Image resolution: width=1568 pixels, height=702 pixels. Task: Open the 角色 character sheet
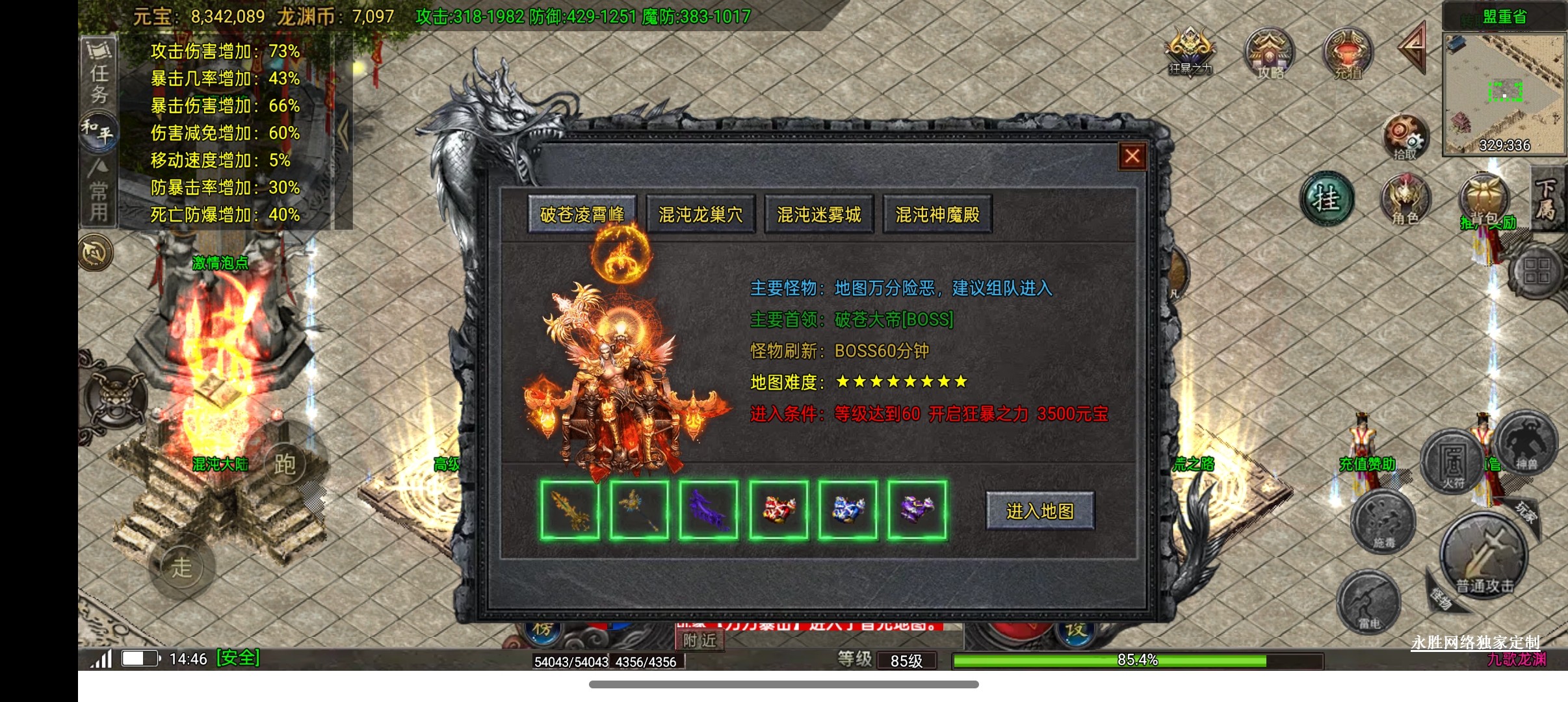click(1405, 200)
